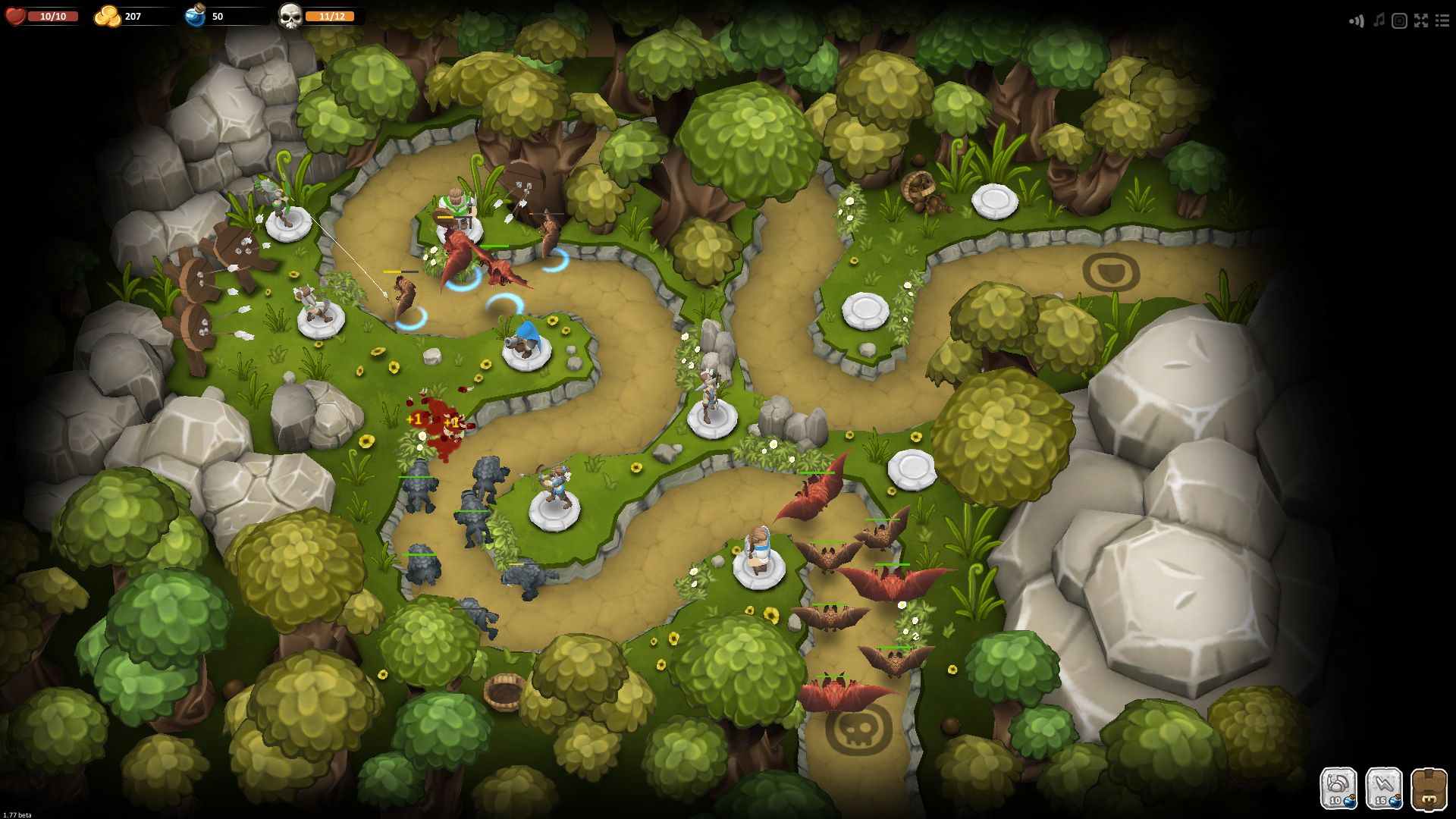Mute the sound effects
Viewport: 1456px width, 819px height.
coord(1357,20)
